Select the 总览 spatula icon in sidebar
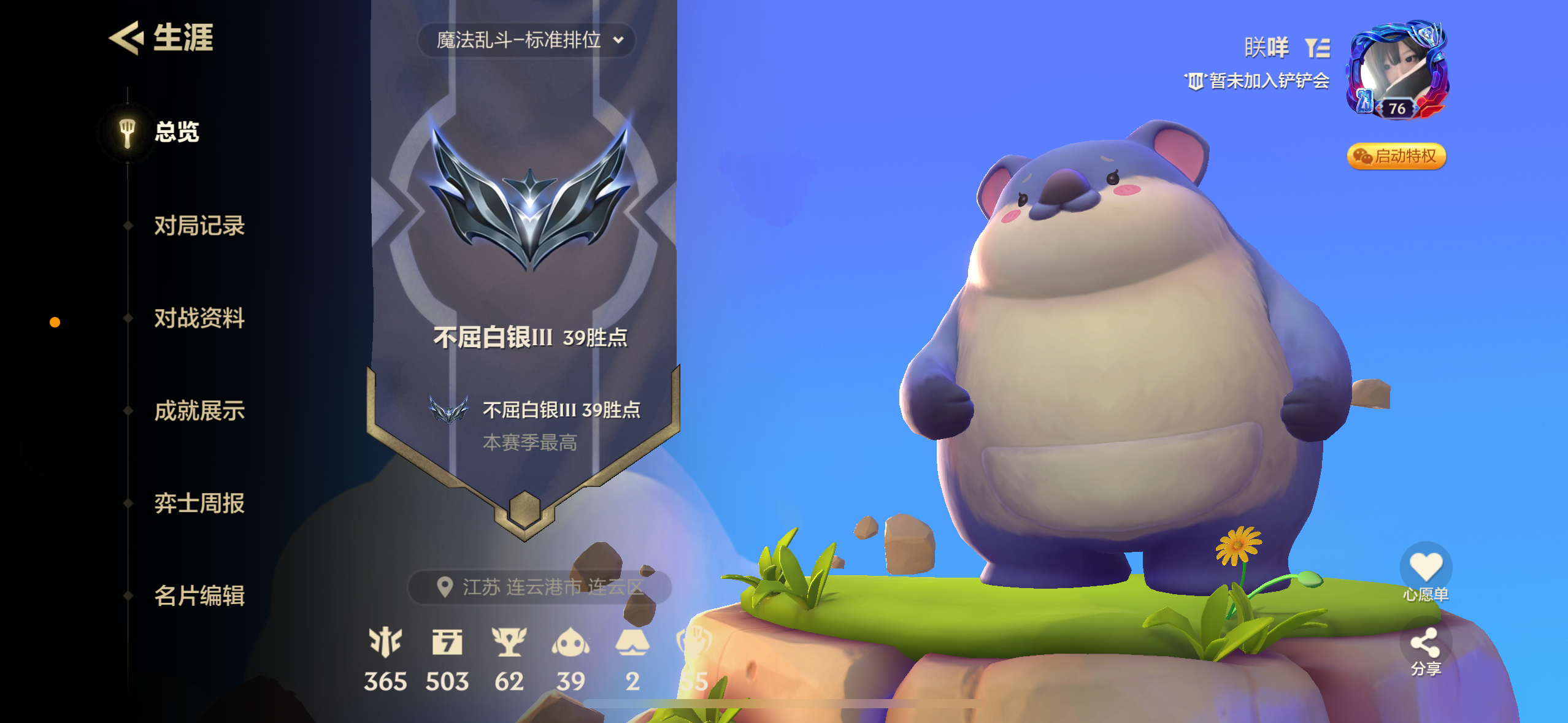 click(126, 132)
